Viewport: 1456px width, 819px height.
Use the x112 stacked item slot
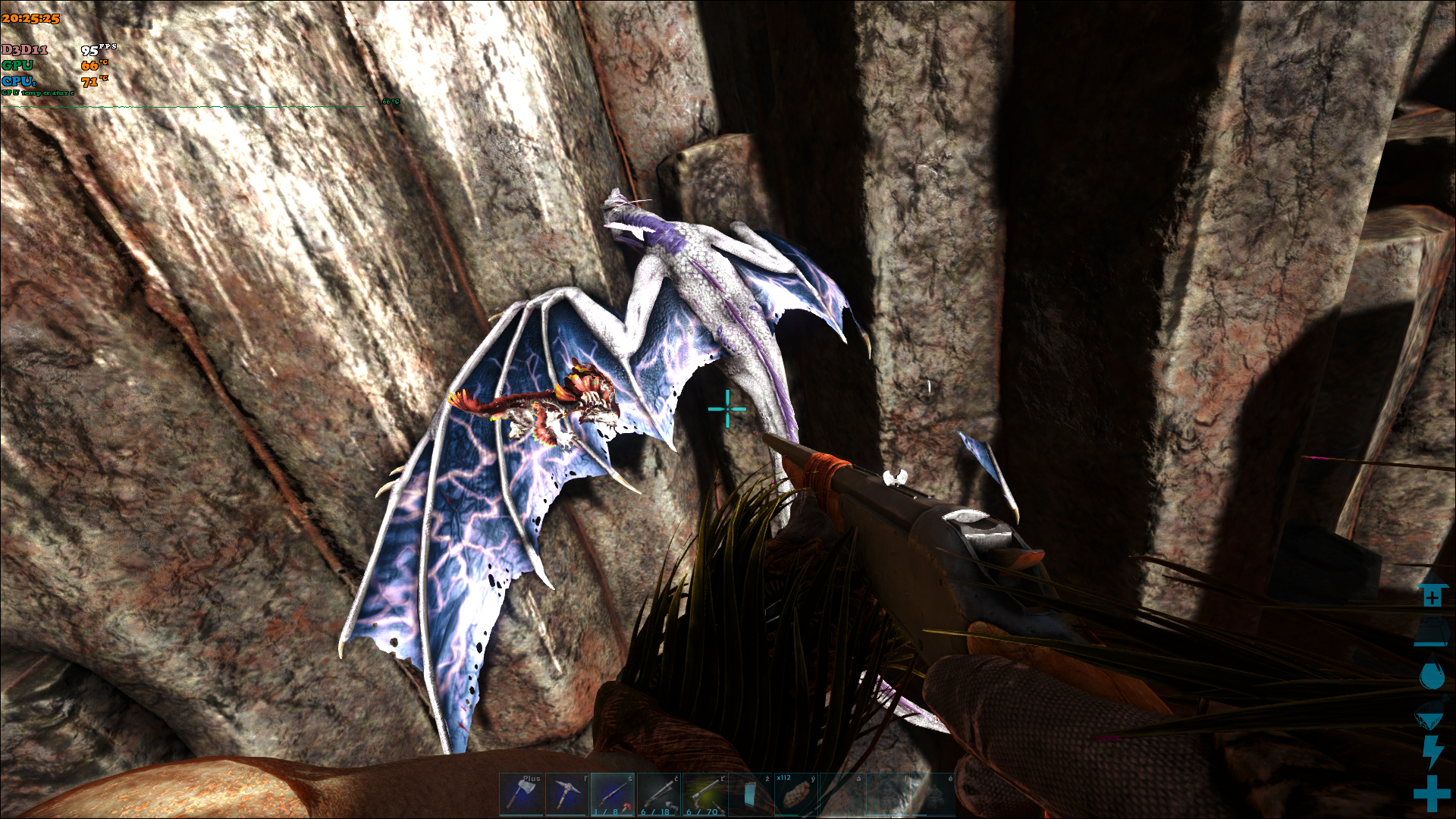click(x=795, y=794)
